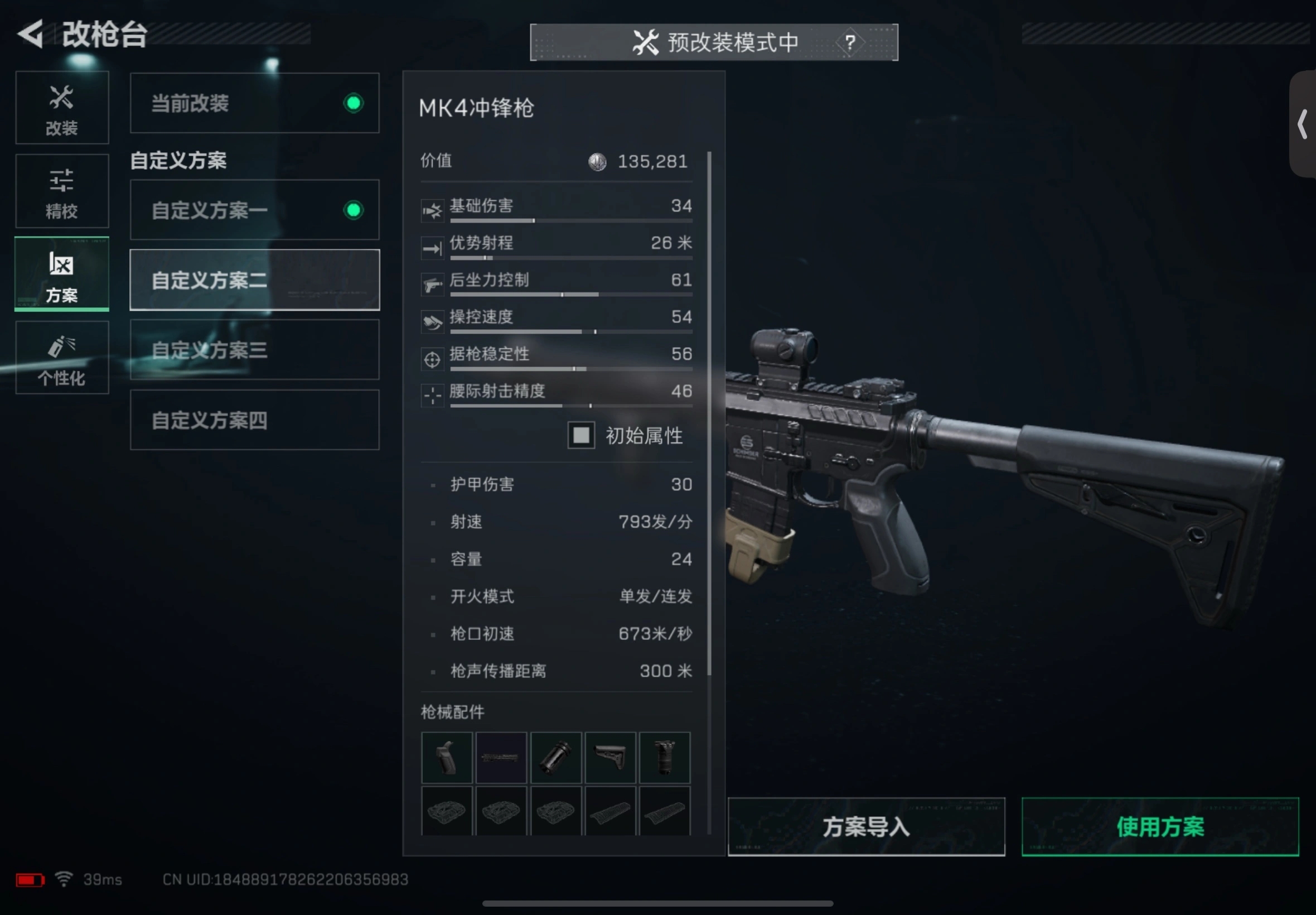Viewport: 1316px width, 915px height.
Task: Select 自定义方案二 preset
Action: [254, 280]
